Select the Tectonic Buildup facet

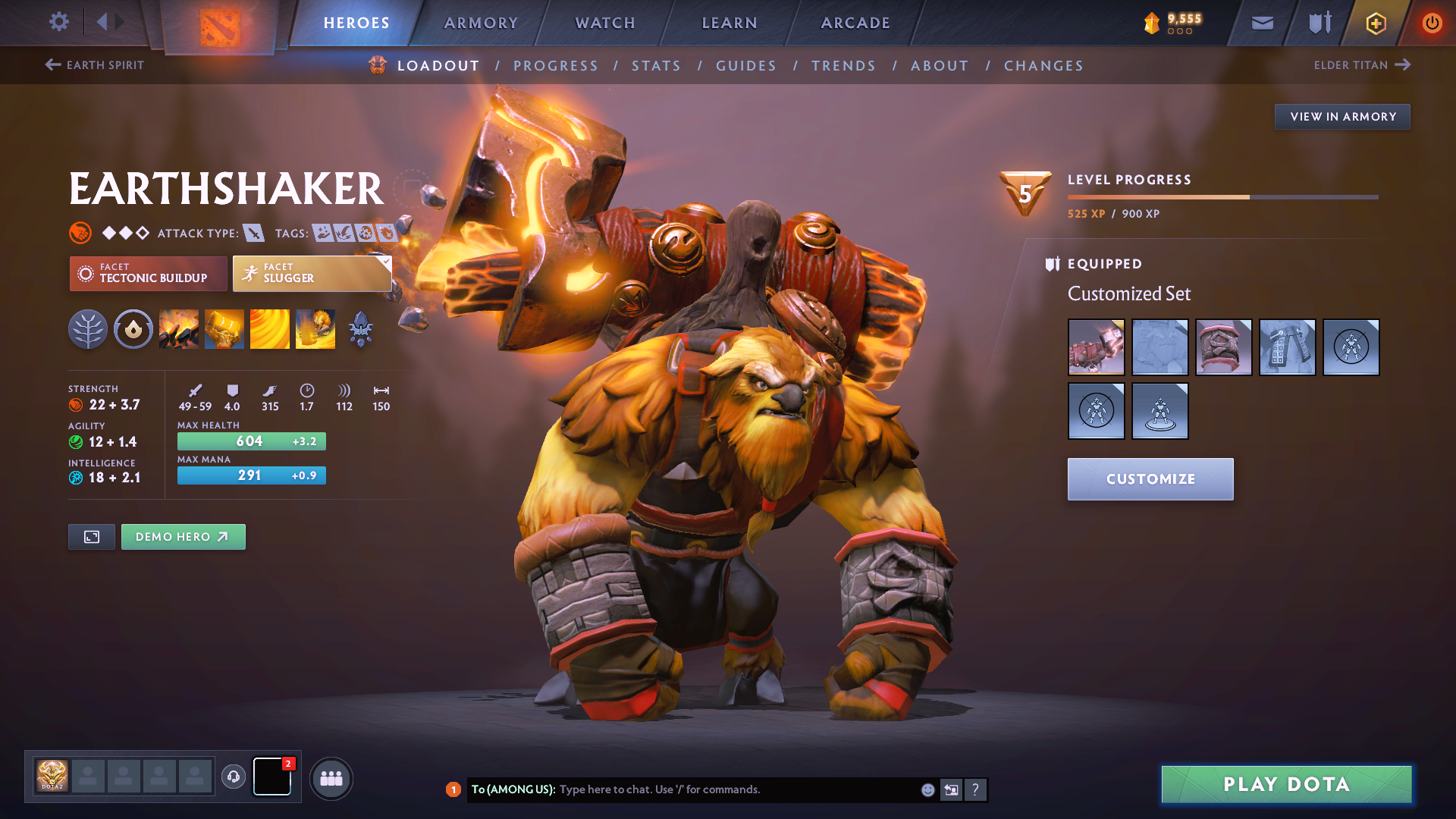(x=148, y=273)
